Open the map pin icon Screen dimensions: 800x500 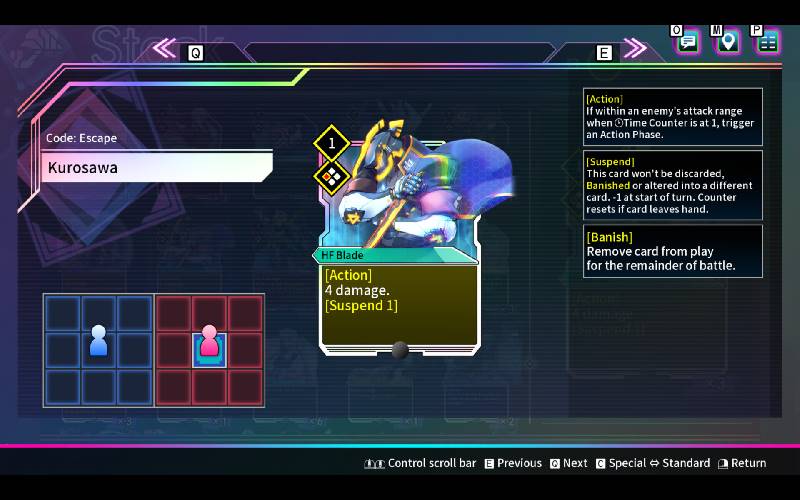(728, 42)
